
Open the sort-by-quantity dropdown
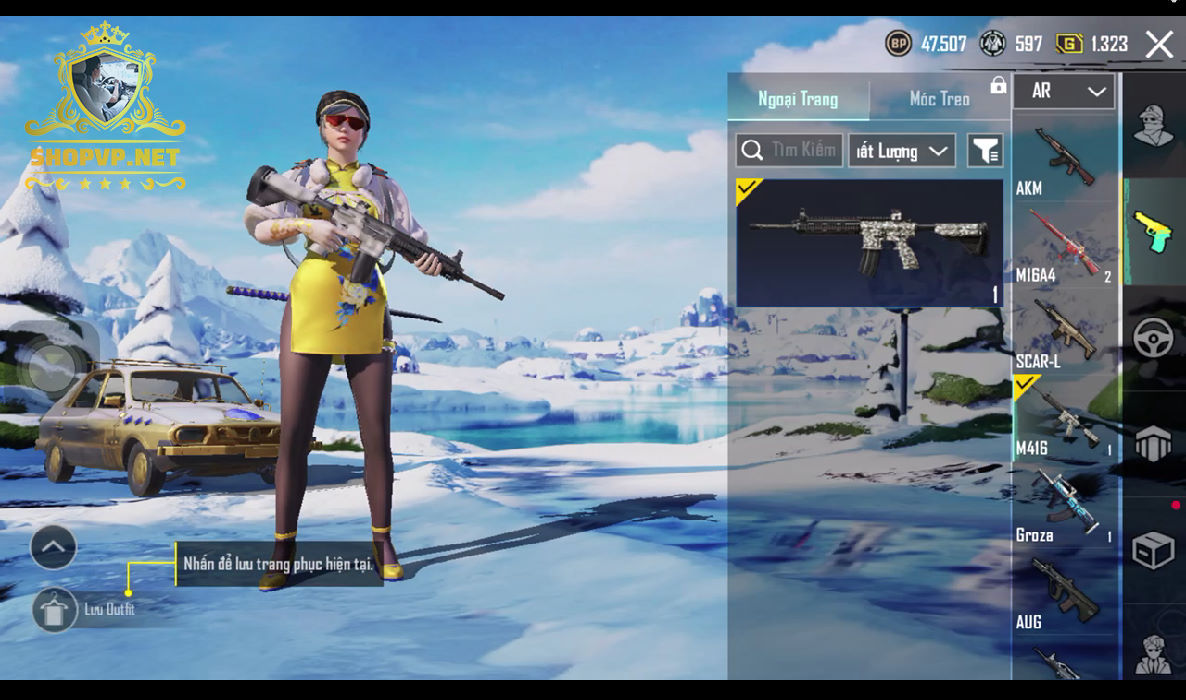point(902,151)
